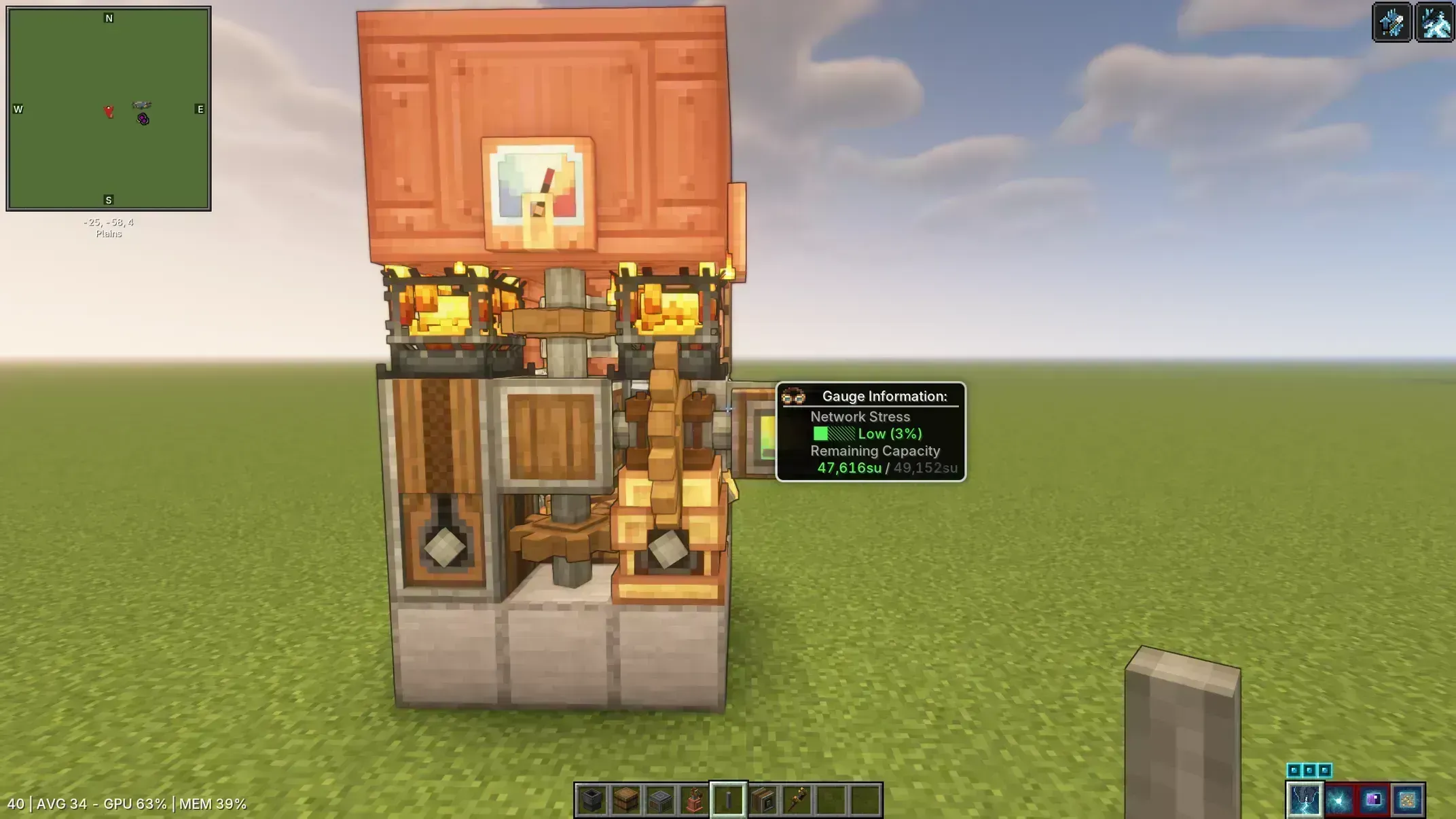Activate the storm cloud lightning spell
Screen dimensions: 1456x819
[x=1305, y=800]
